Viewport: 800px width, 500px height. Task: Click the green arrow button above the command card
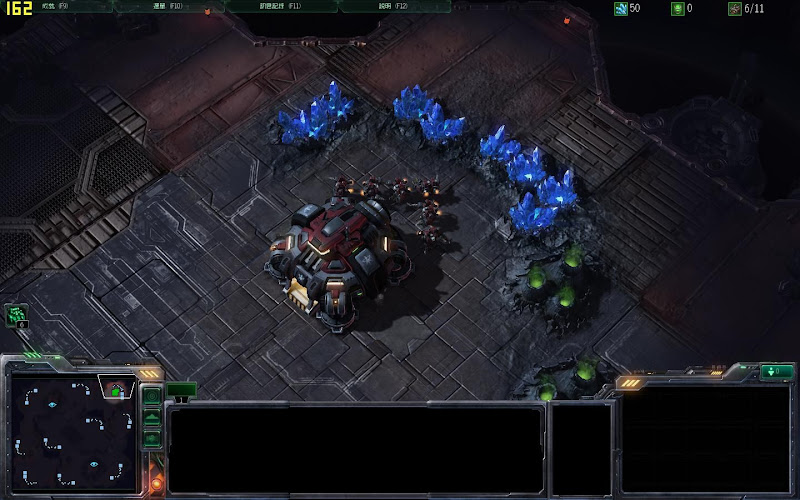pos(776,372)
